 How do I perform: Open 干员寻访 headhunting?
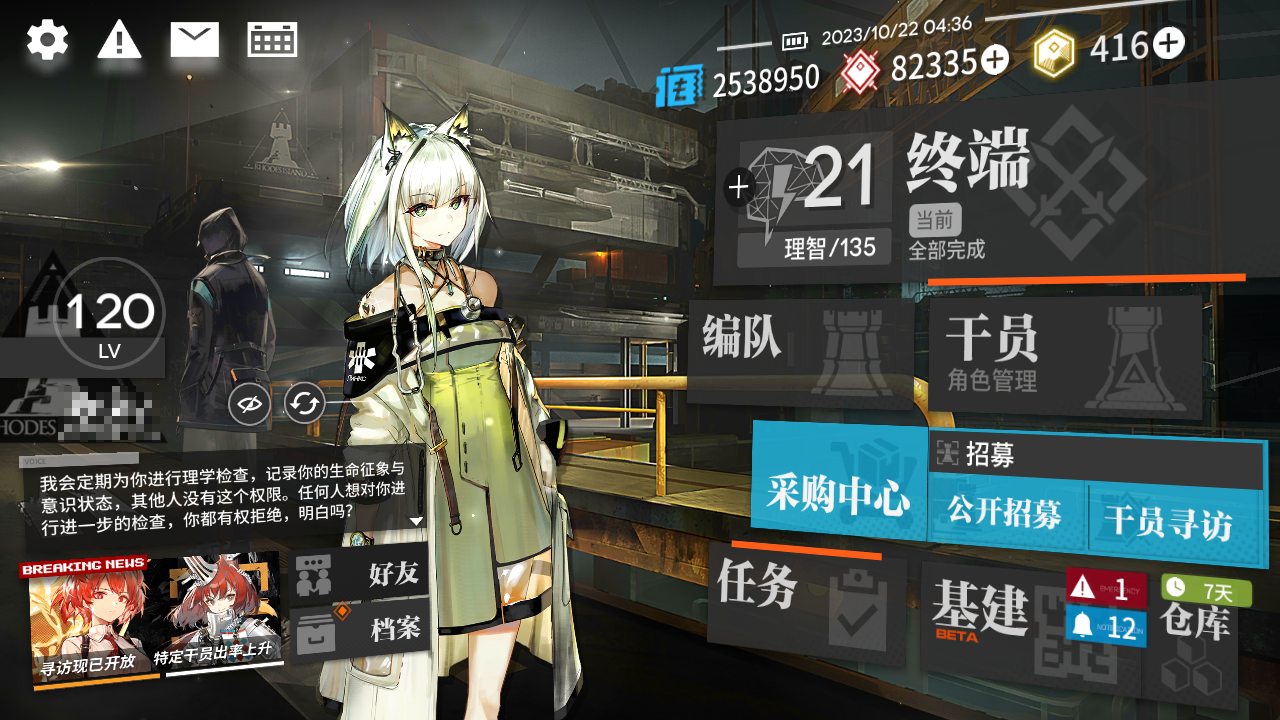pyautogui.click(x=1168, y=520)
